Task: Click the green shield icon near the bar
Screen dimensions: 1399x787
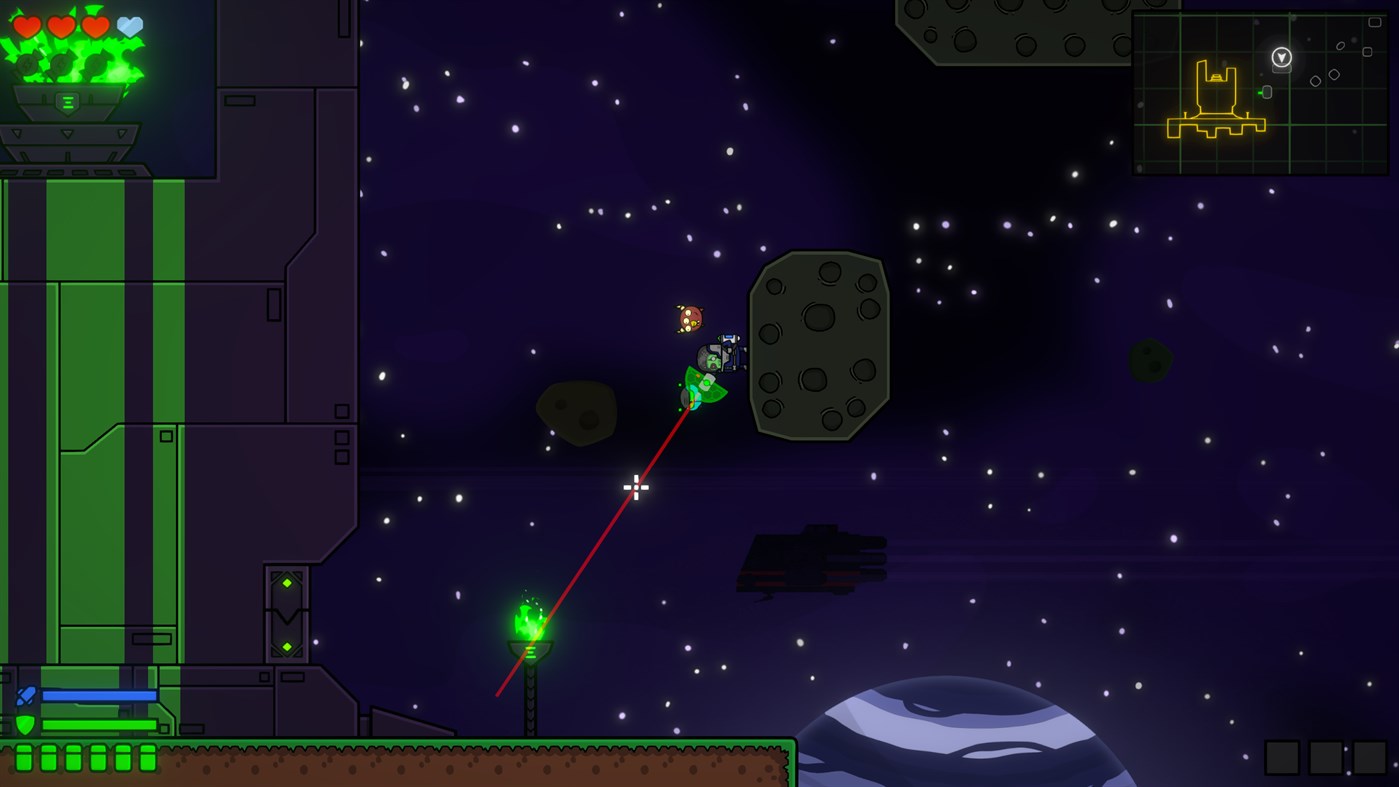Action: [x=25, y=723]
